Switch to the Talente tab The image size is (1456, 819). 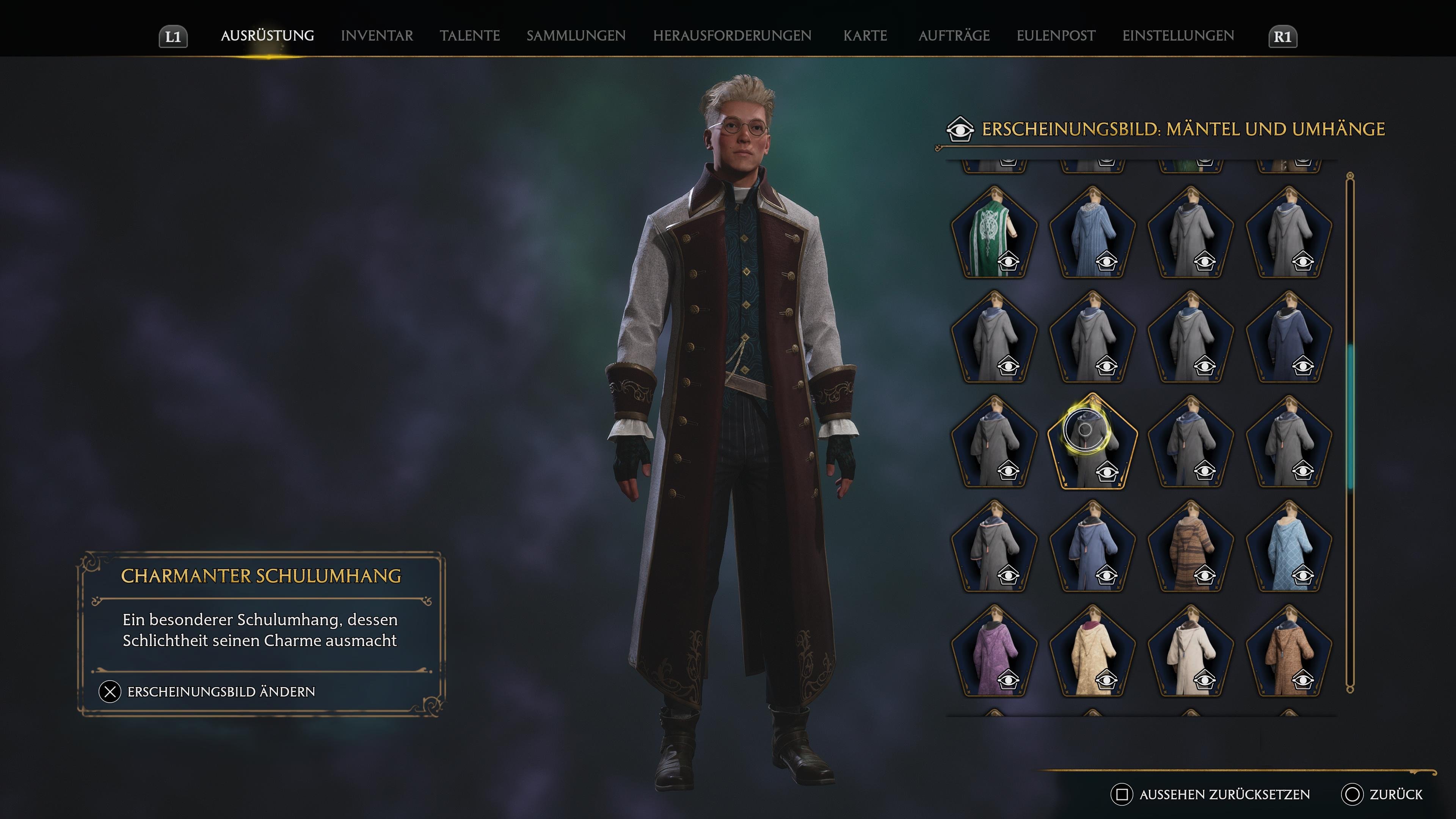tap(470, 36)
